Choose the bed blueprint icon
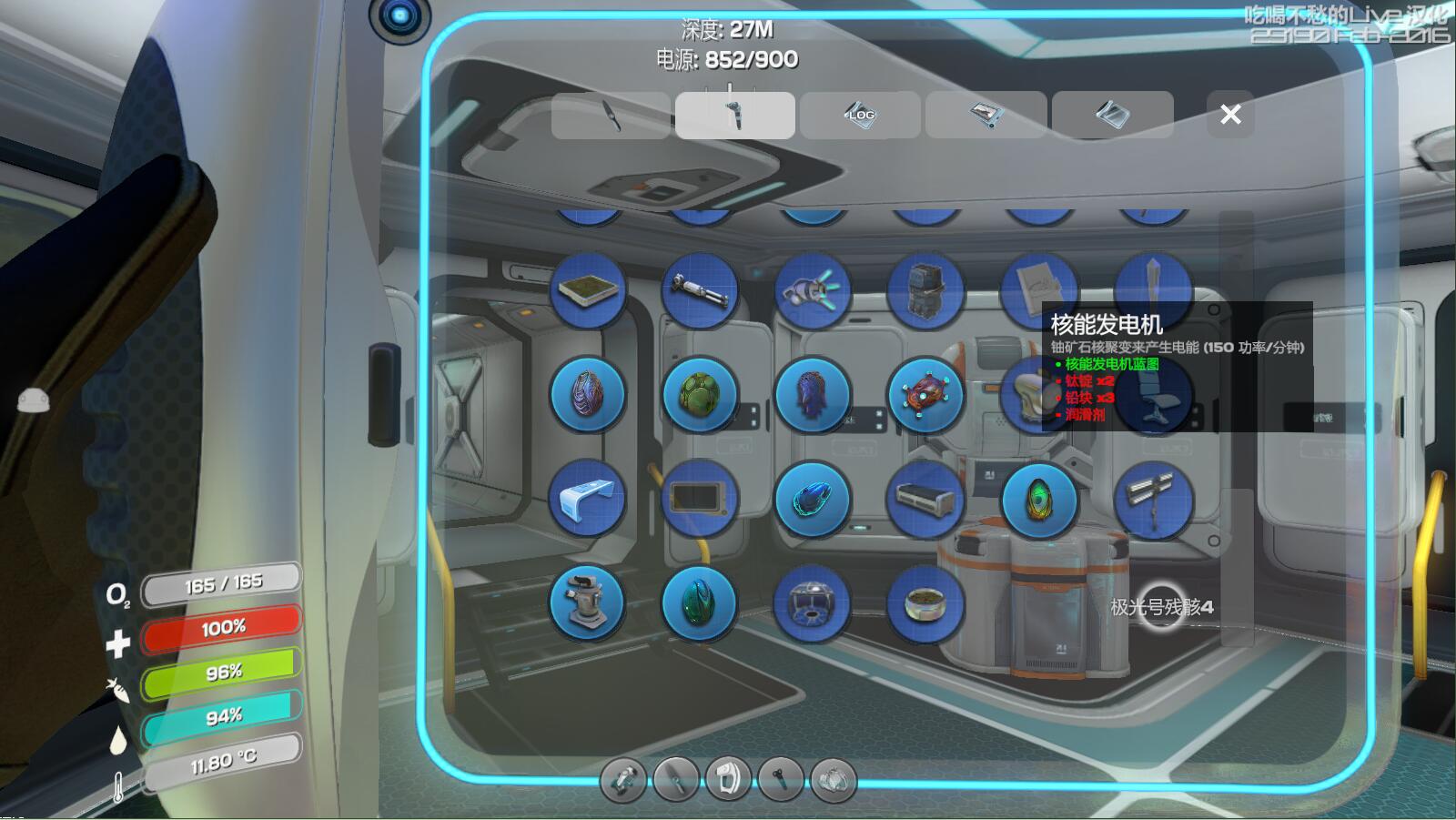This screenshot has height=820, width=1456. [925, 499]
